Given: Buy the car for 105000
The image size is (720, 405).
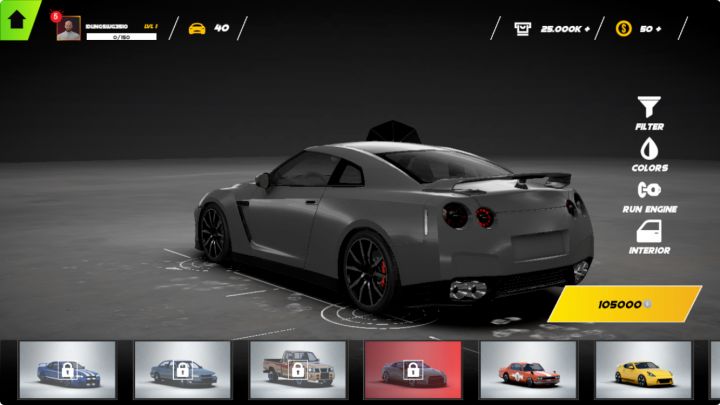Looking at the screenshot, I should click(x=624, y=304).
